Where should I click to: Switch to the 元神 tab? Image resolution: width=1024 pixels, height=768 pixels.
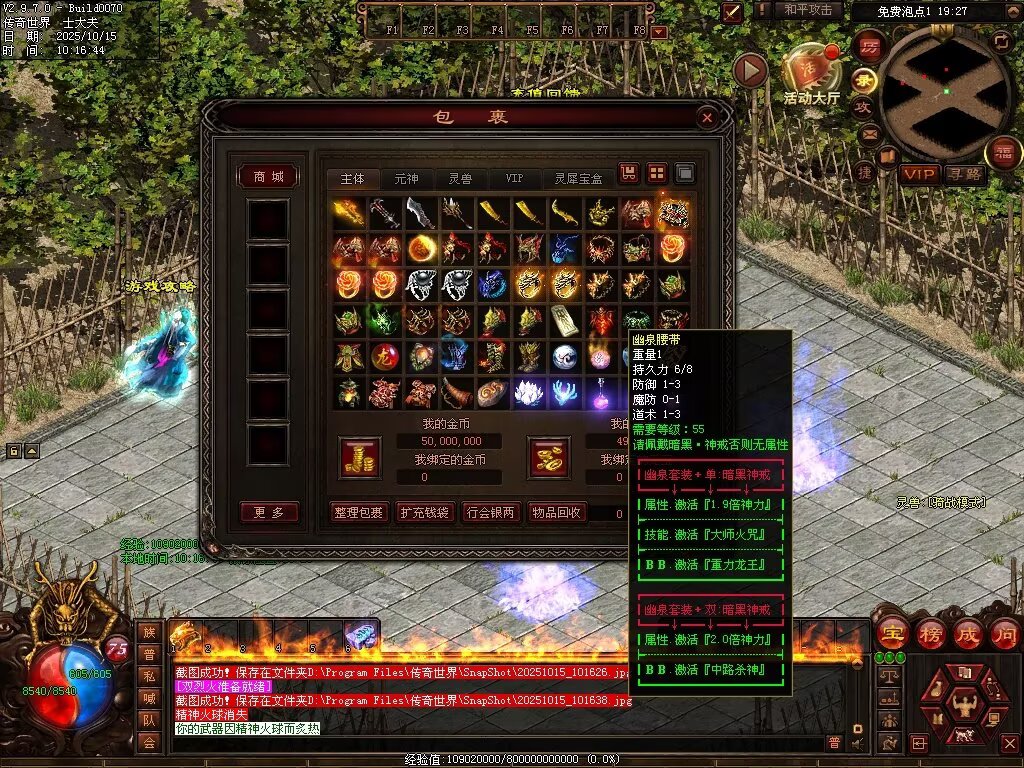pos(406,179)
